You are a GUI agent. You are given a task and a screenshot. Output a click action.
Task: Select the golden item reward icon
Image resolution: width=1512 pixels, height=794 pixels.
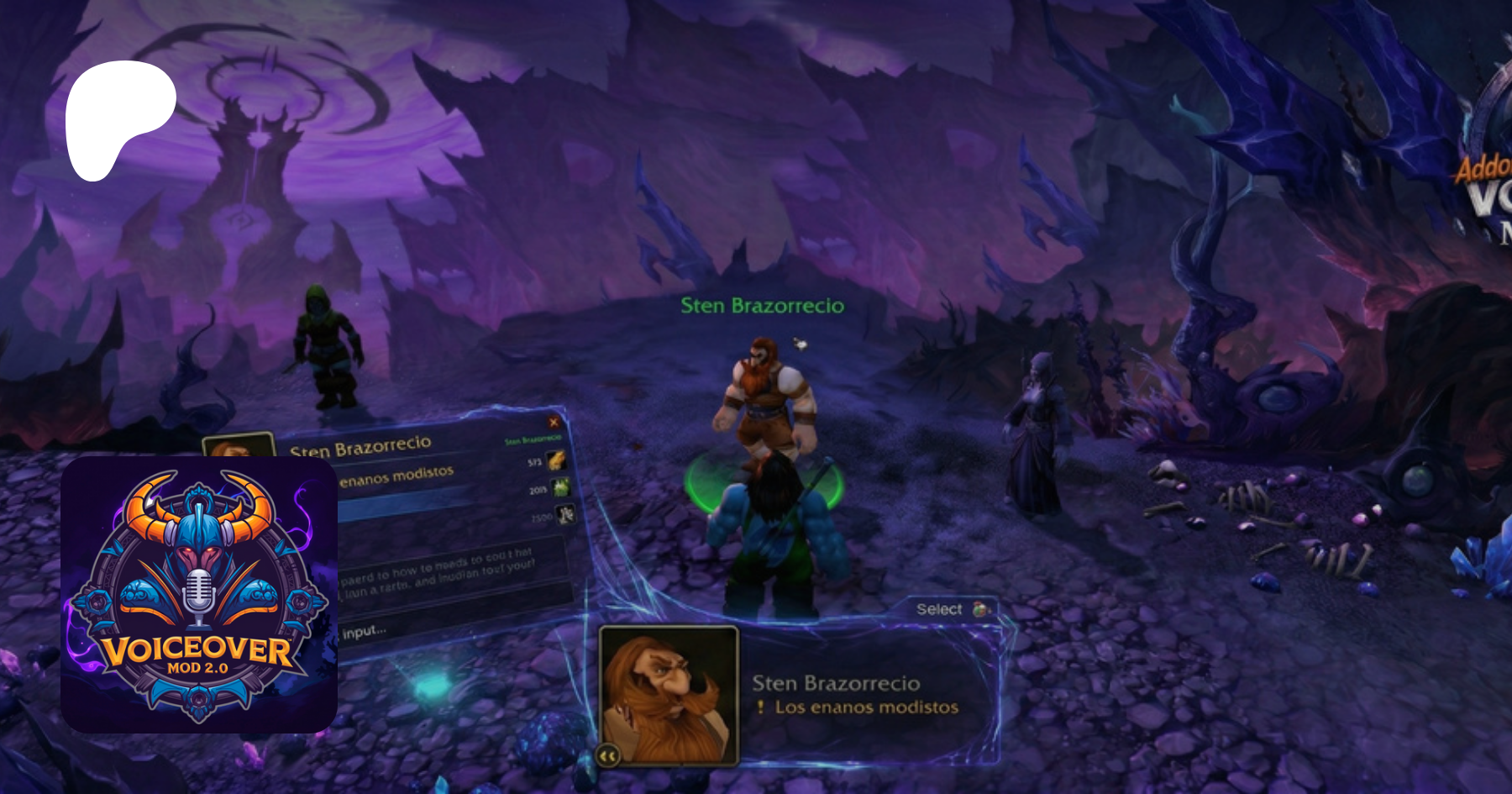(x=556, y=460)
